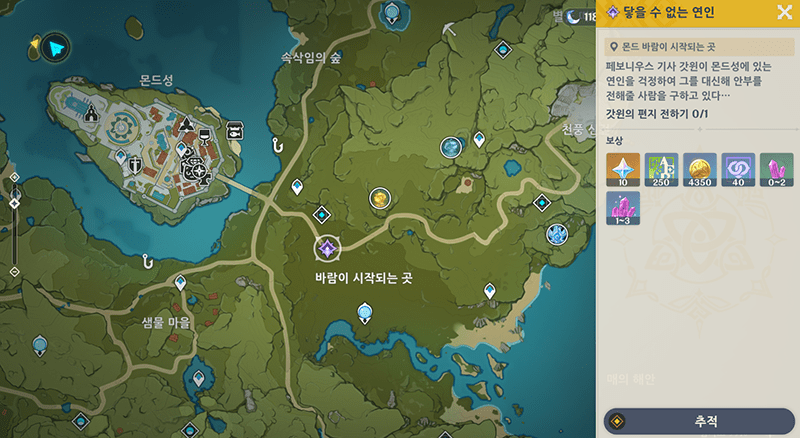Close the quest detail panel
This screenshot has width=800, height=438.
(x=784, y=13)
